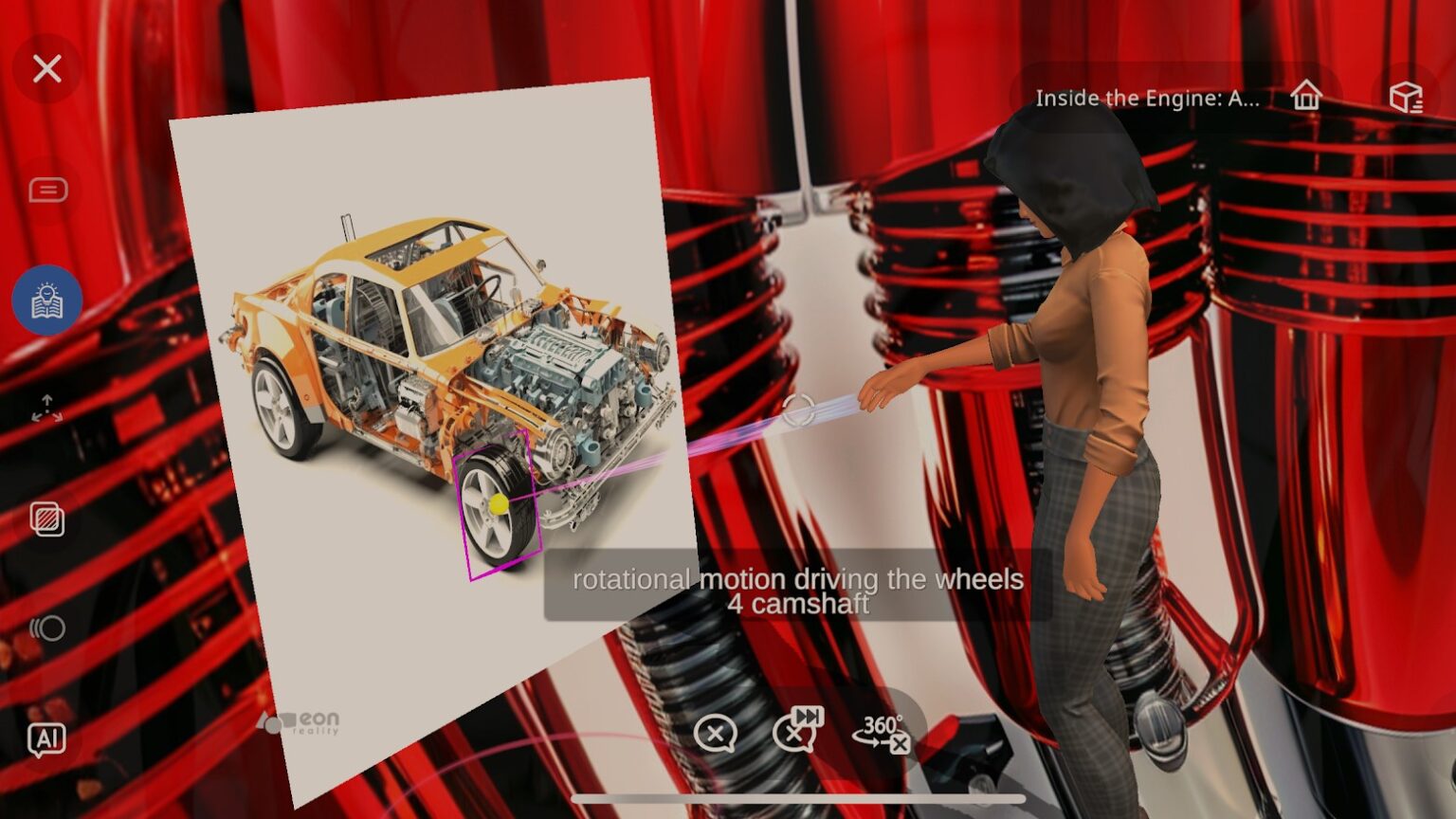Activate the move arrows positioning tool
Viewport: 1456px width, 819px height.
click(46, 409)
